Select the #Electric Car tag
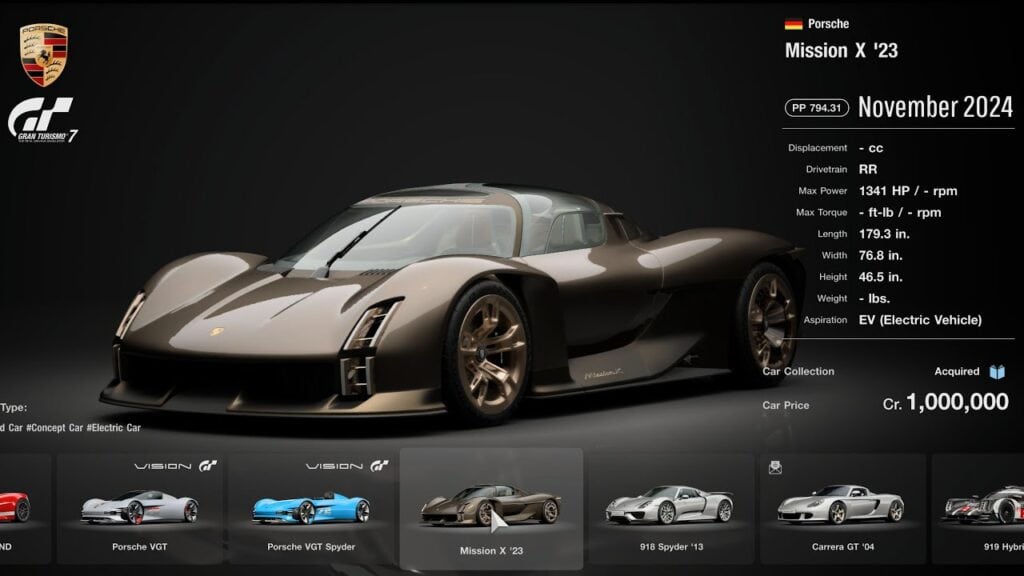This screenshot has height=576, width=1024. coord(114,428)
